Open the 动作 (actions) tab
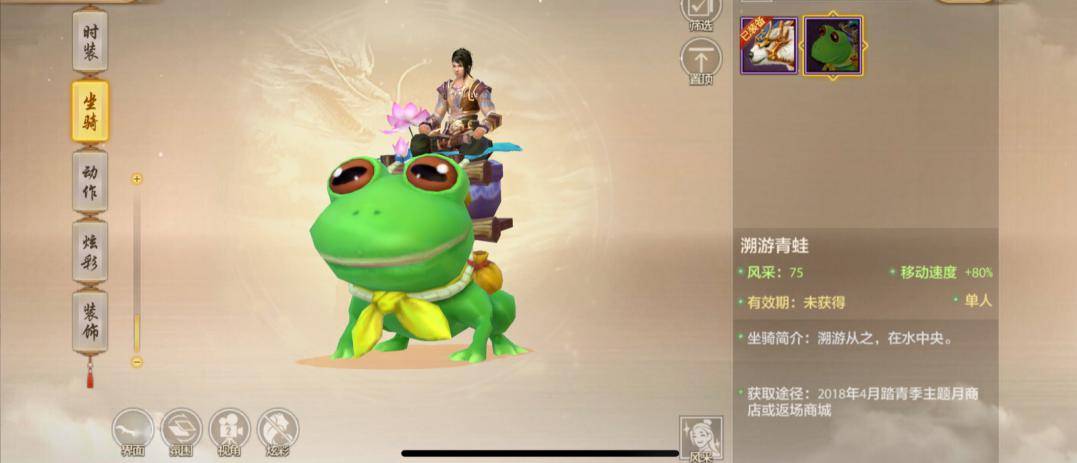Image resolution: width=1077 pixels, height=463 pixels. pos(90,181)
